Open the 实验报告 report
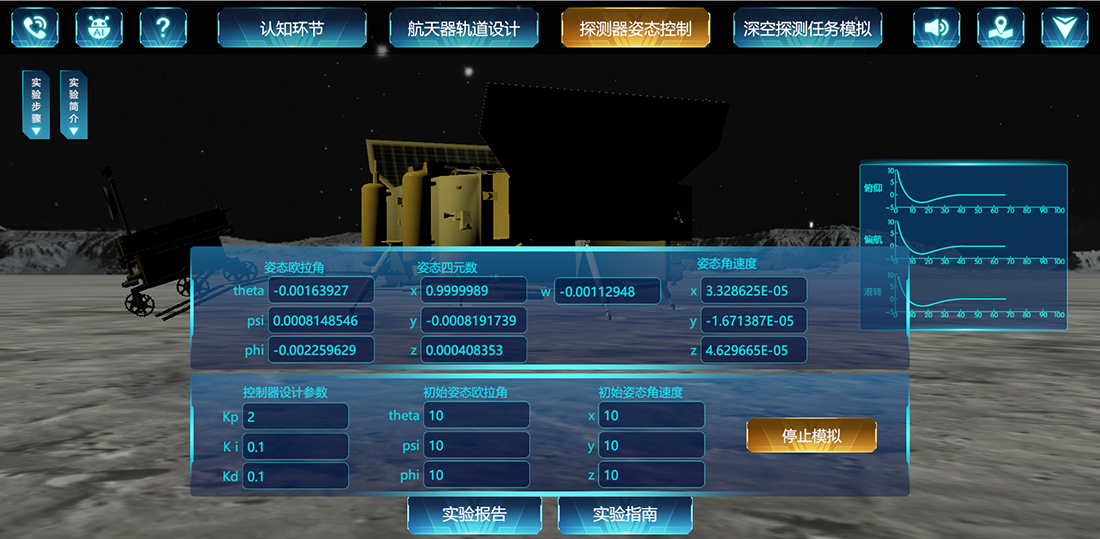This screenshot has width=1100, height=539. tap(474, 515)
